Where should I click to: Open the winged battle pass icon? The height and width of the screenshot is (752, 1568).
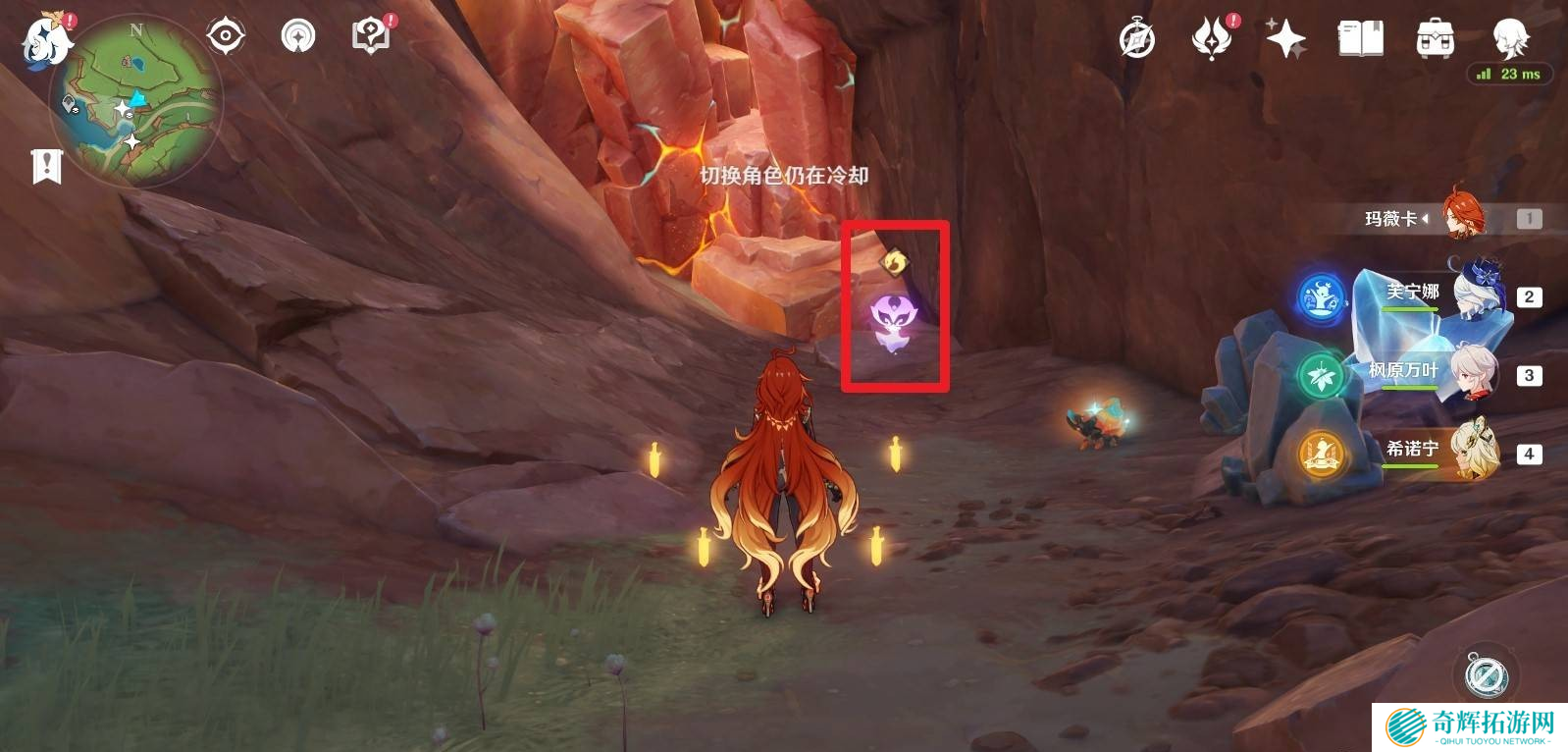(1212, 39)
